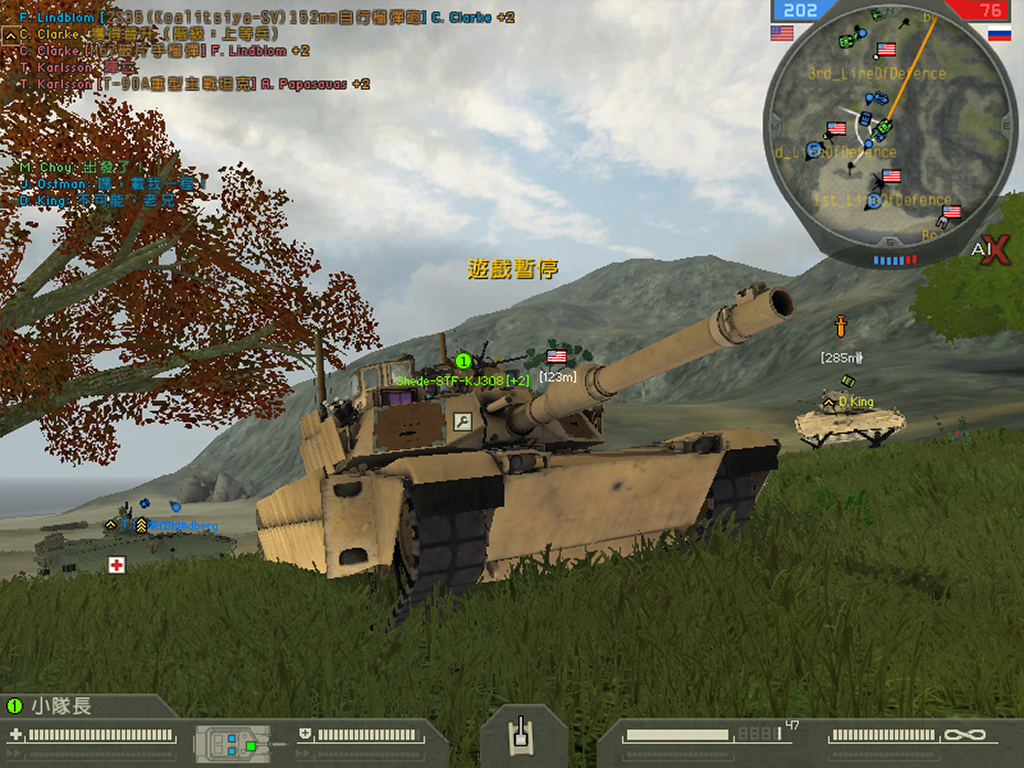Select the red cross medic marker
The image size is (1024, 768).
117,565
